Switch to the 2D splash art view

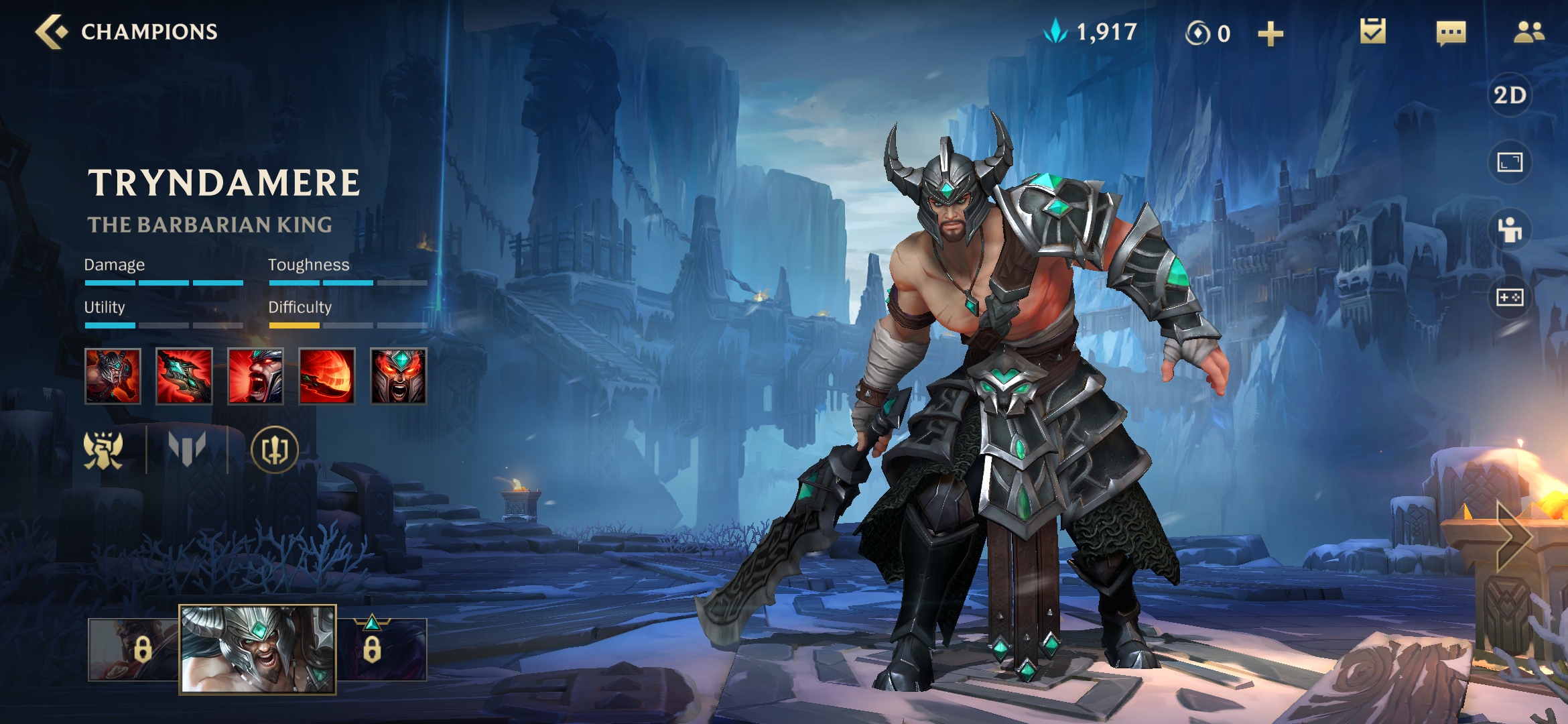point(1510,95)
